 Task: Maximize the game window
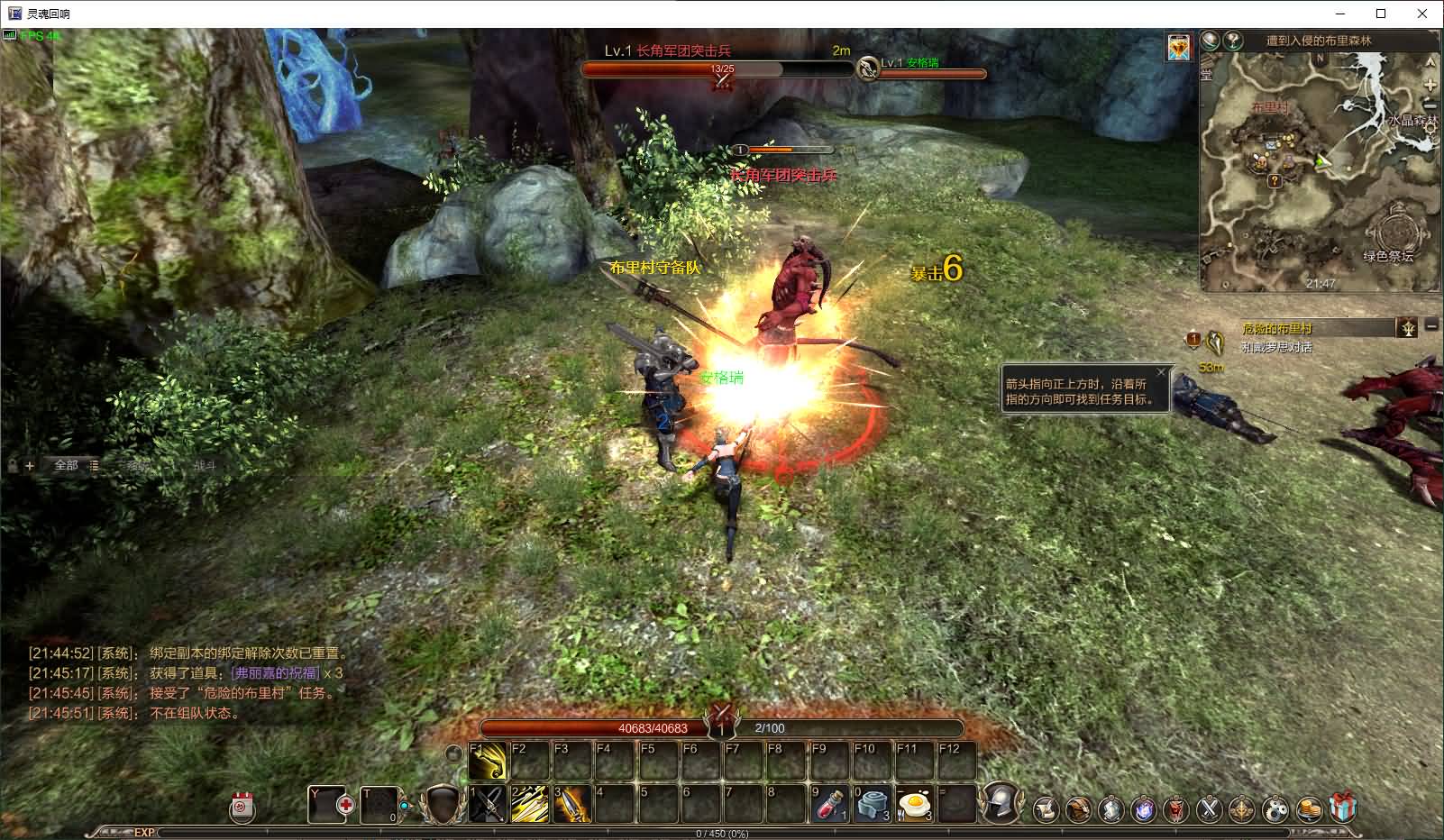(1381, 14)
